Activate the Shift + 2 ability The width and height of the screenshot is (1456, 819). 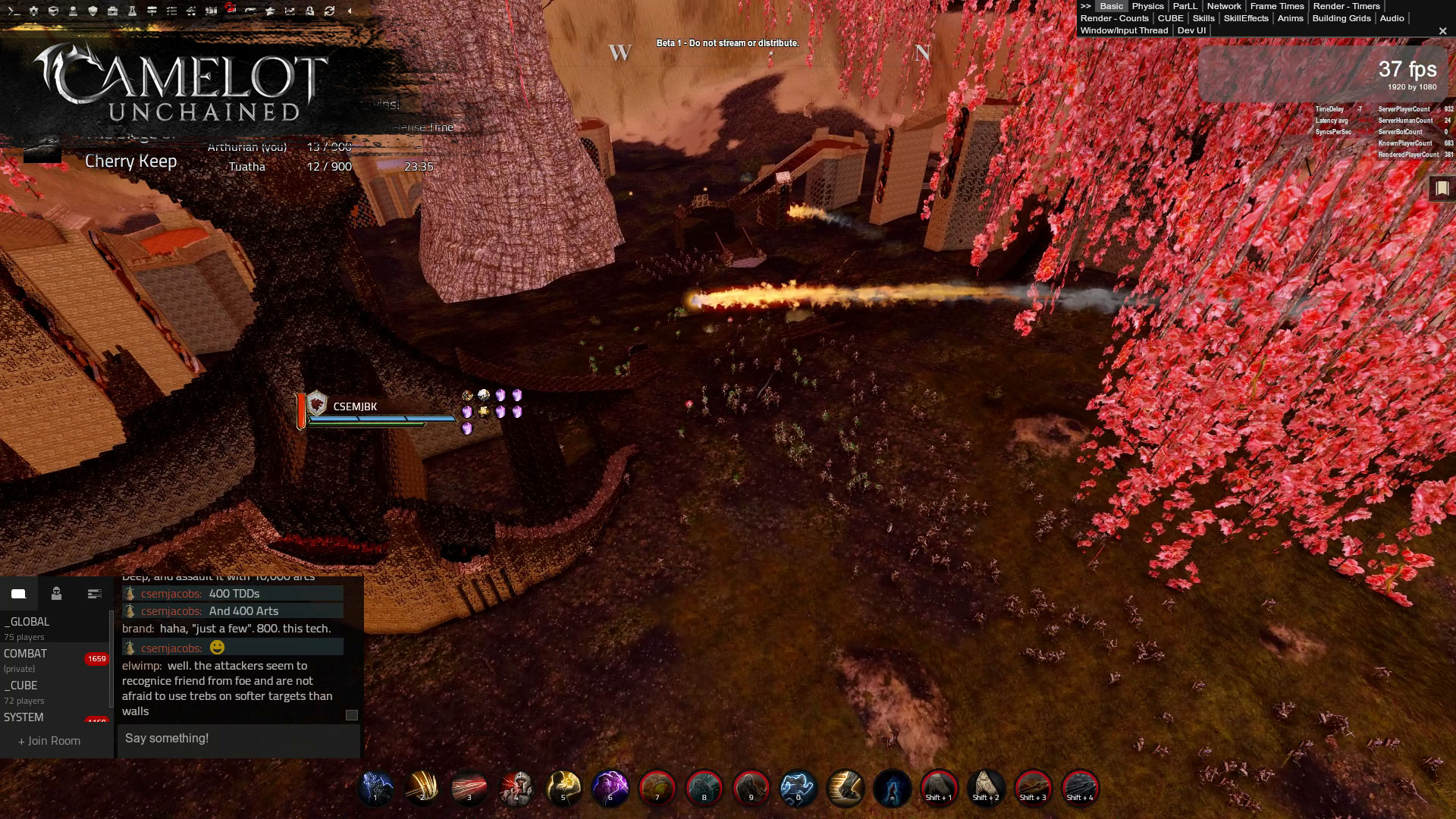986,788
